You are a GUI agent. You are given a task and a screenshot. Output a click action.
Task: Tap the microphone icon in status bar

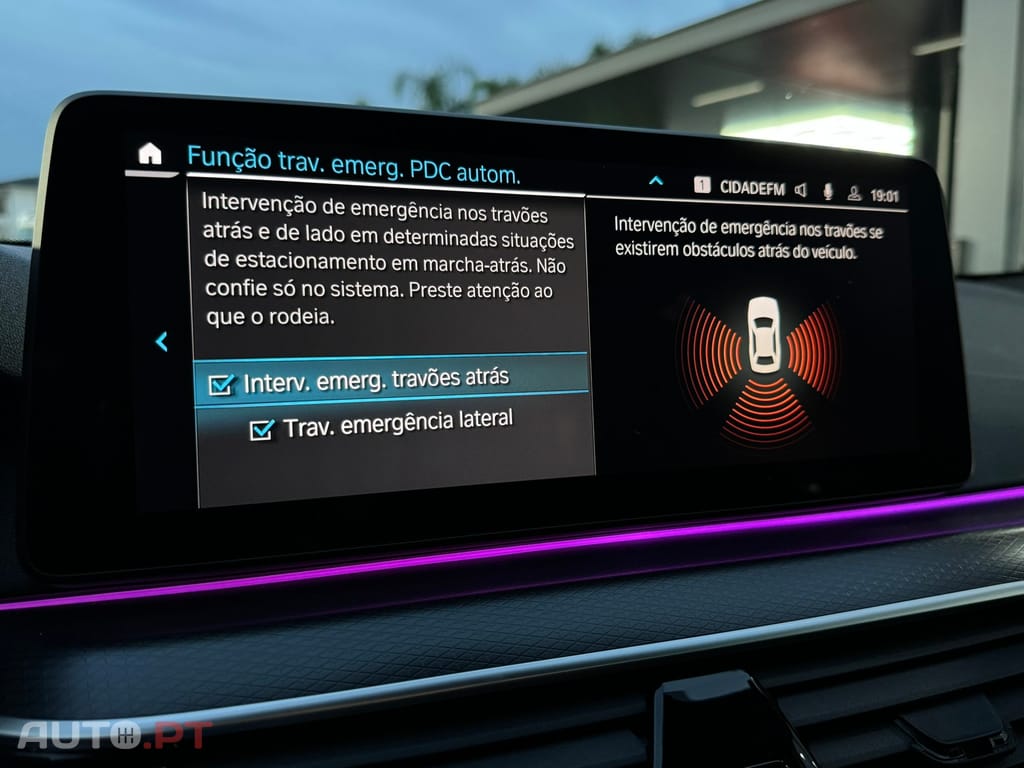click(x=828, y=191)
